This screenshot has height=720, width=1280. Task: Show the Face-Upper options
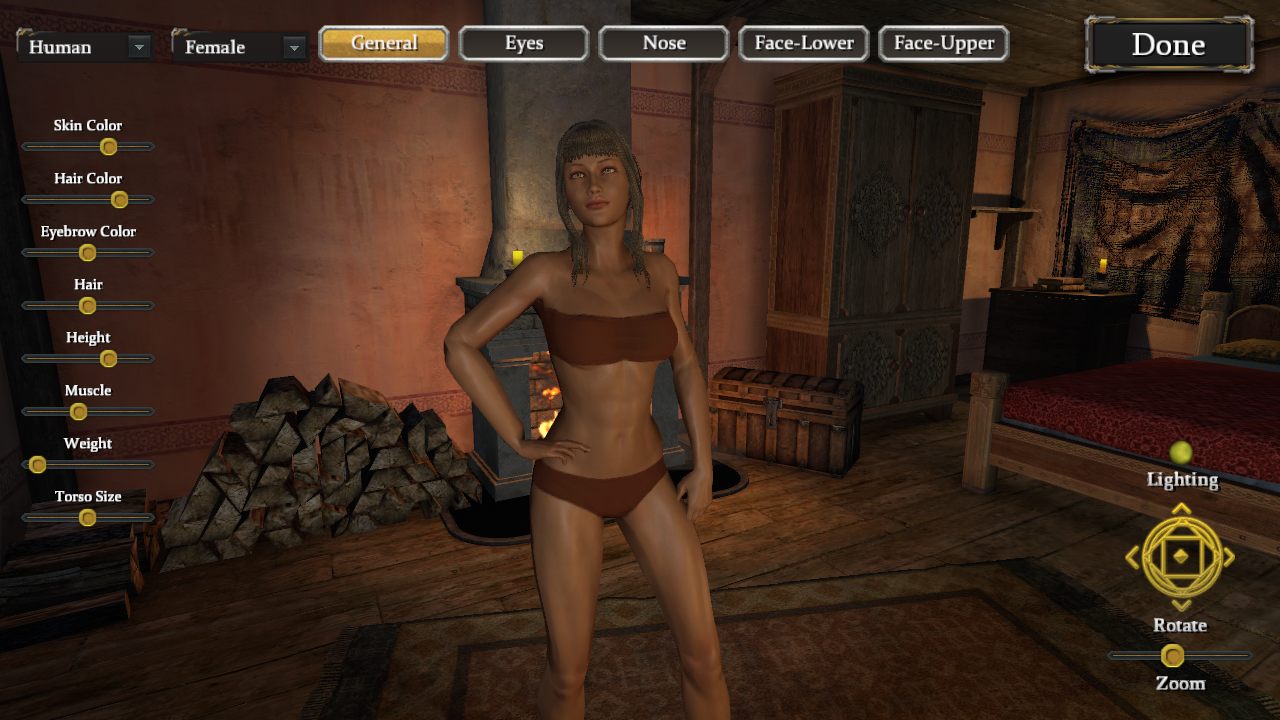coord(944,43)
